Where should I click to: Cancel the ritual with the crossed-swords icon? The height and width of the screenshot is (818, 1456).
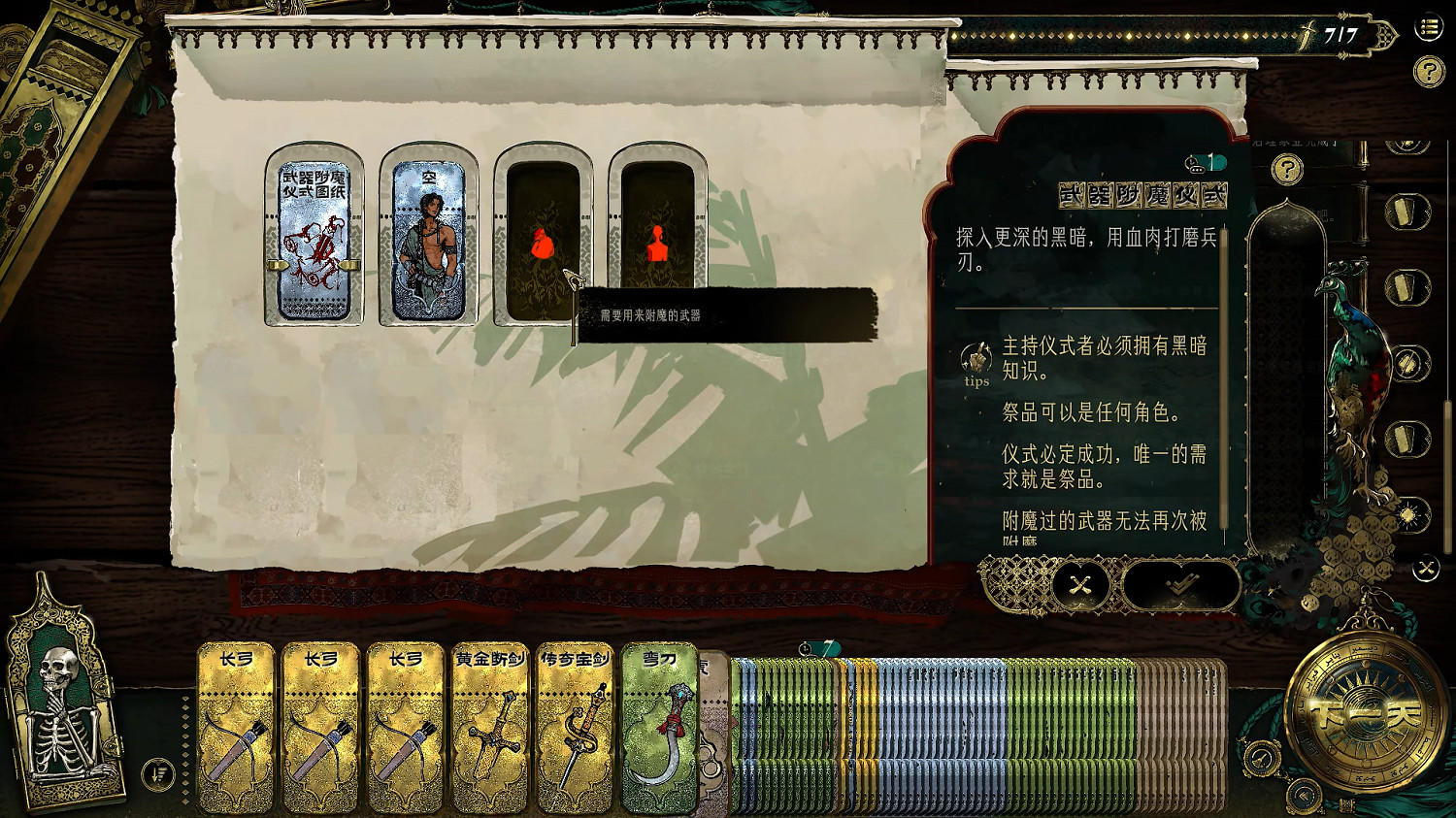pyautogui.click(x=1080, y=585)
